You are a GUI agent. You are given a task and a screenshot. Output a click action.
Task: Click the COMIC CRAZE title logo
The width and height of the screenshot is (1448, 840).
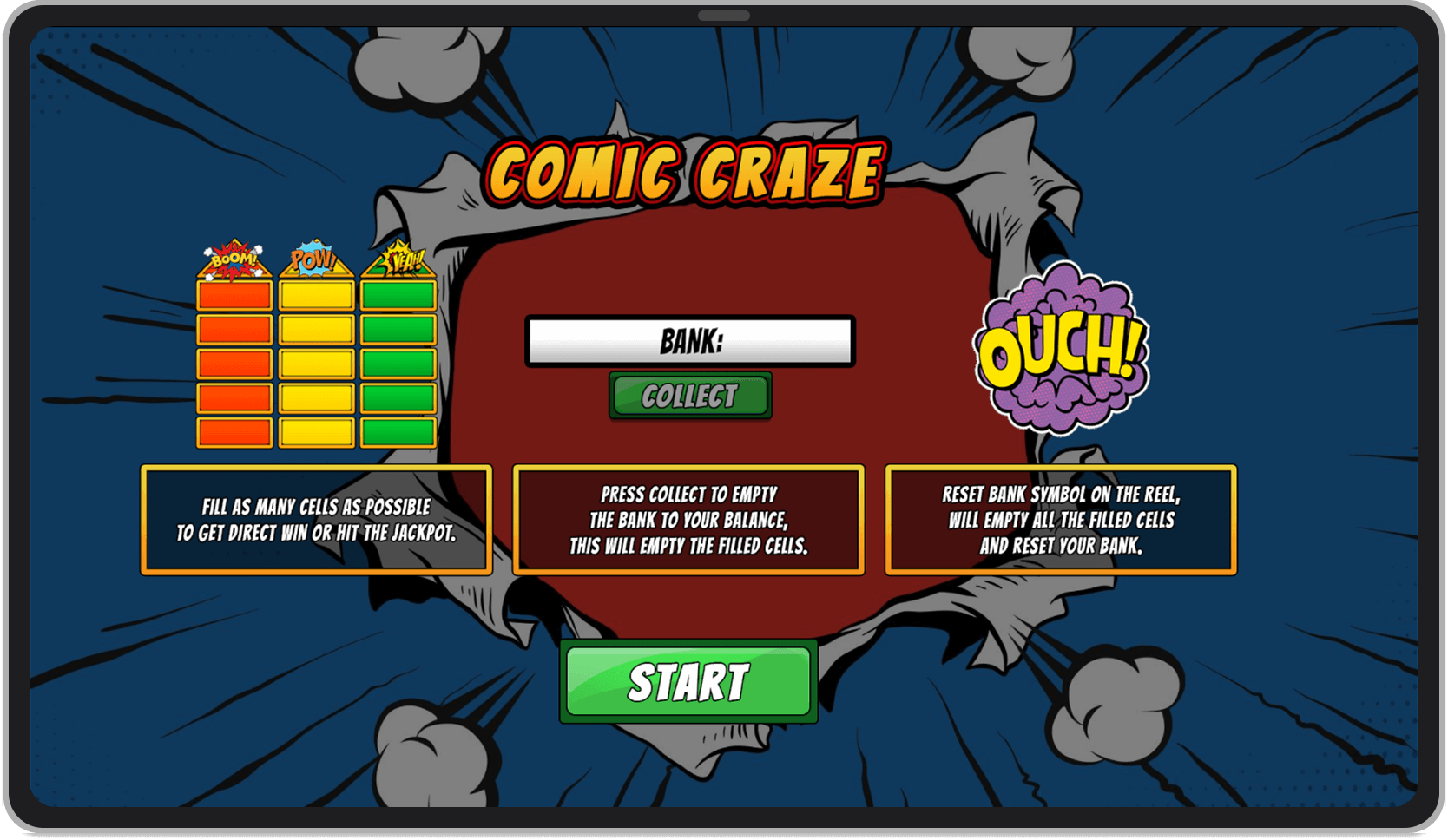pos(685,170)
